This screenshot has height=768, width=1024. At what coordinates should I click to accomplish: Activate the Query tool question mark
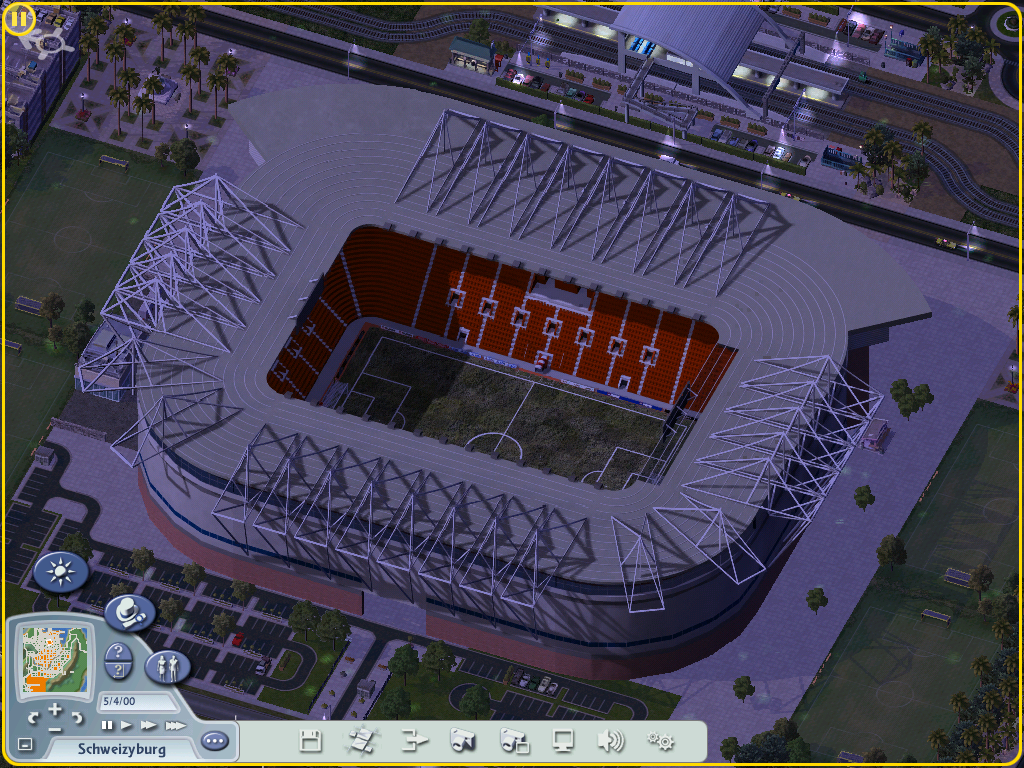click(x=119, y=652)
